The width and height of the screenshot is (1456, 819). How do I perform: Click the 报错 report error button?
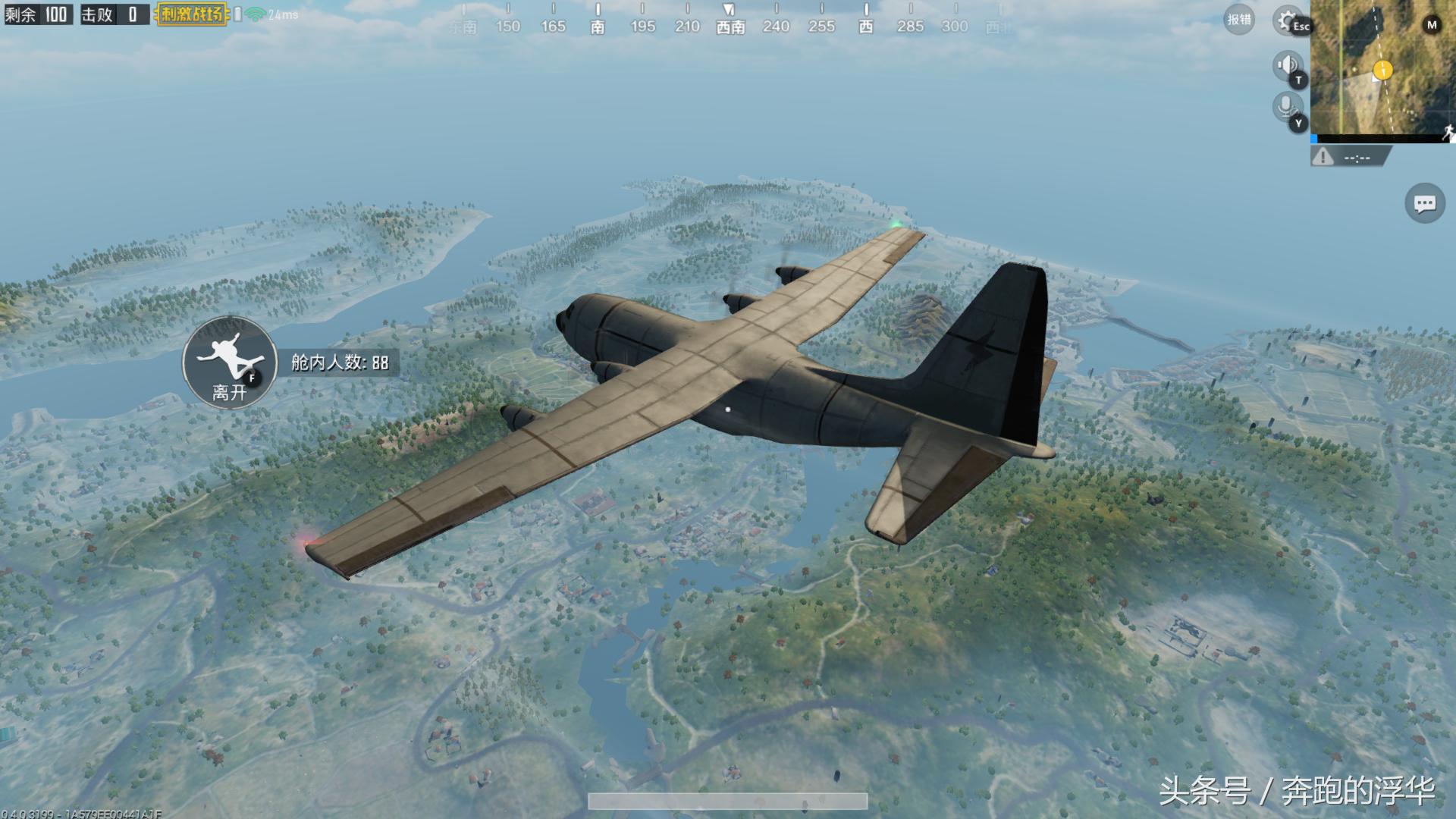coord(1239,20)
